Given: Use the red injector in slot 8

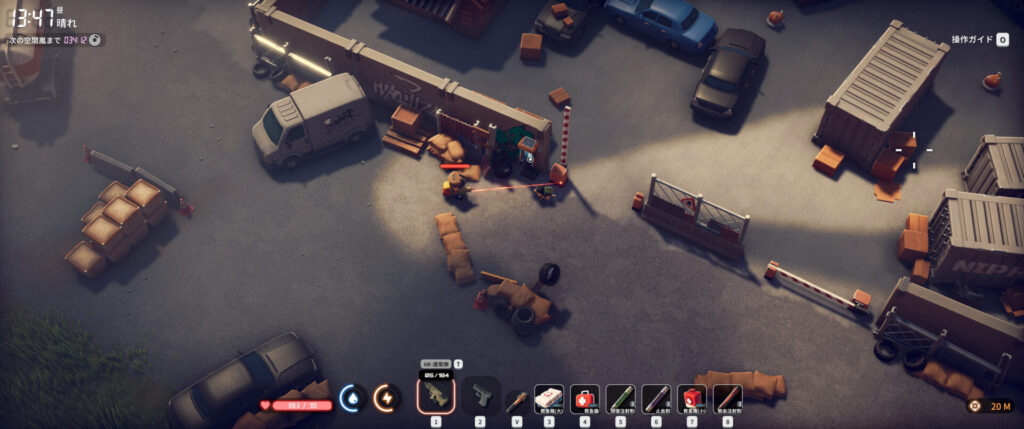Looking at the screenshot, I should pyautogui.click(x=728, y=399).
